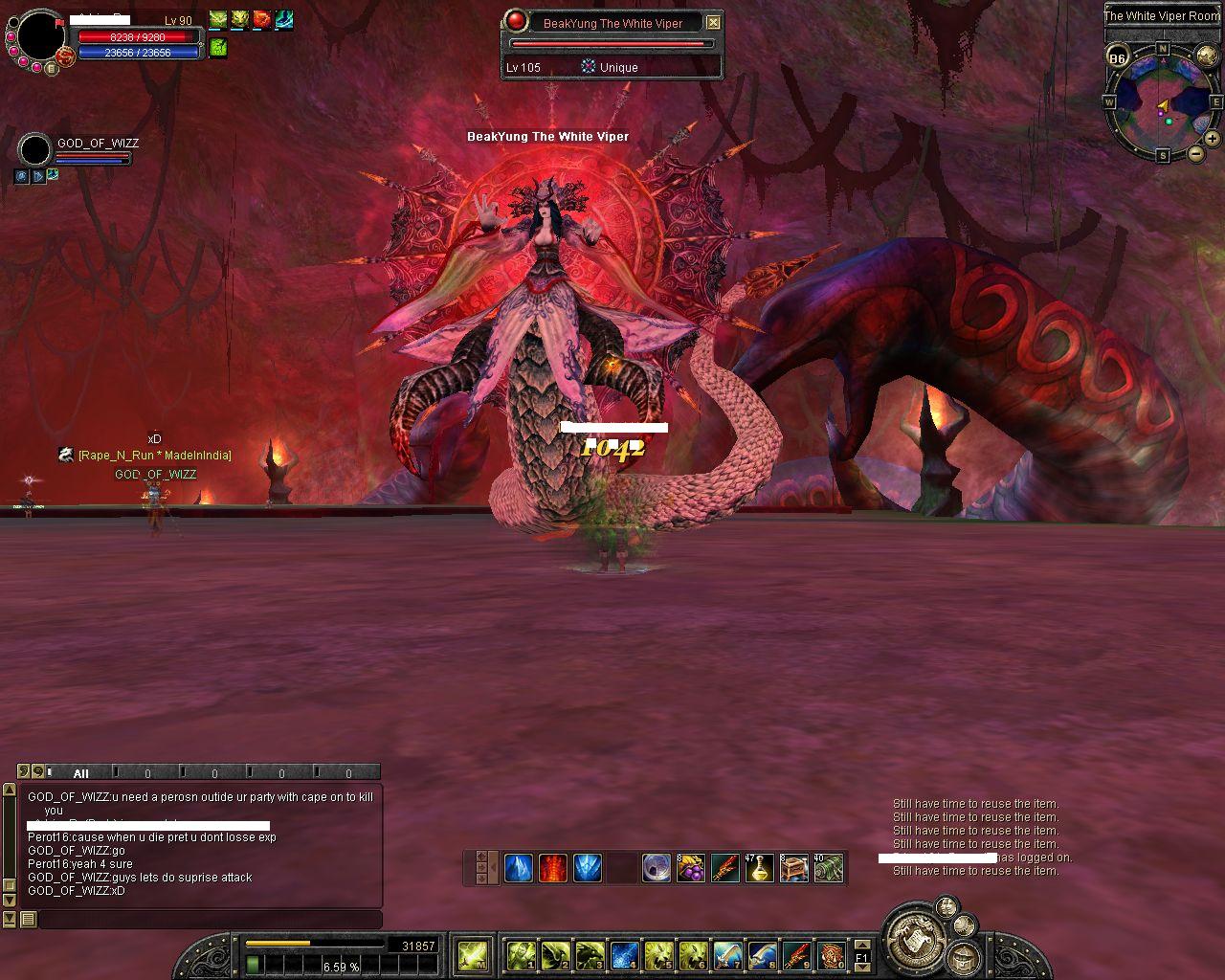
Task: Switch to the All chat tab
Action: coord(81,773)
